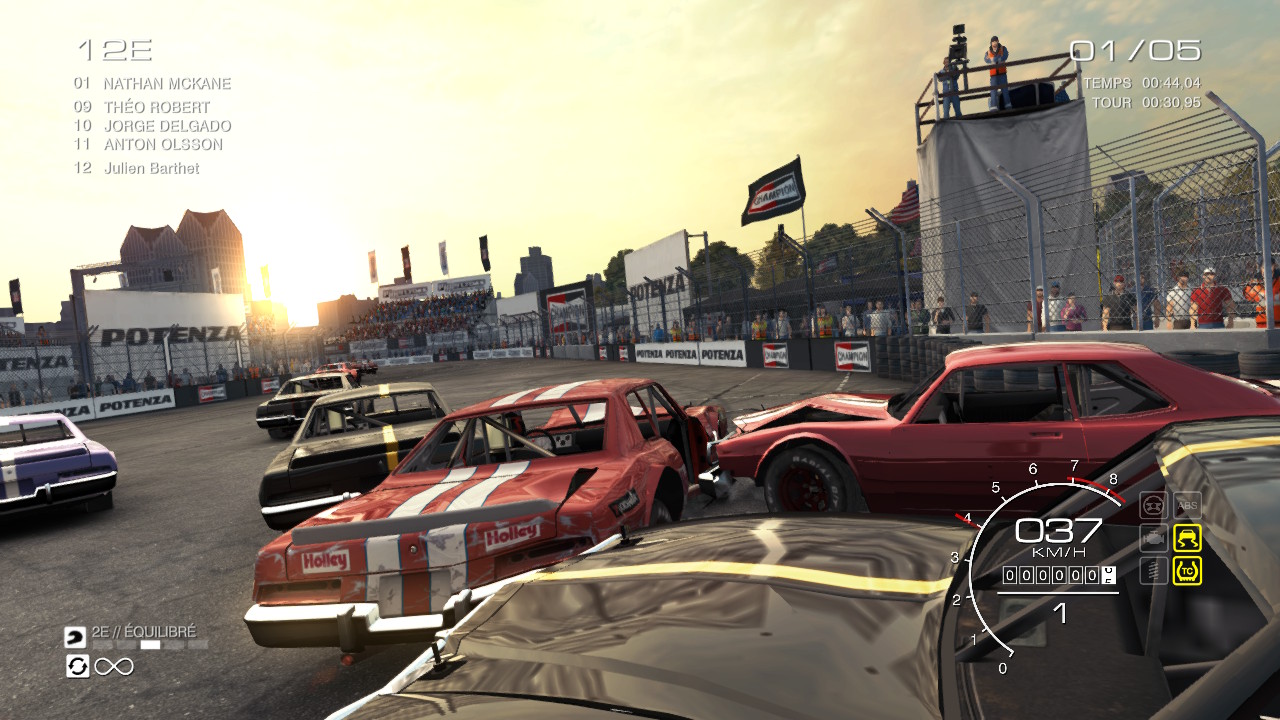
Task: Click the ABS indicator icon
Action: (x=1187, y=505)
